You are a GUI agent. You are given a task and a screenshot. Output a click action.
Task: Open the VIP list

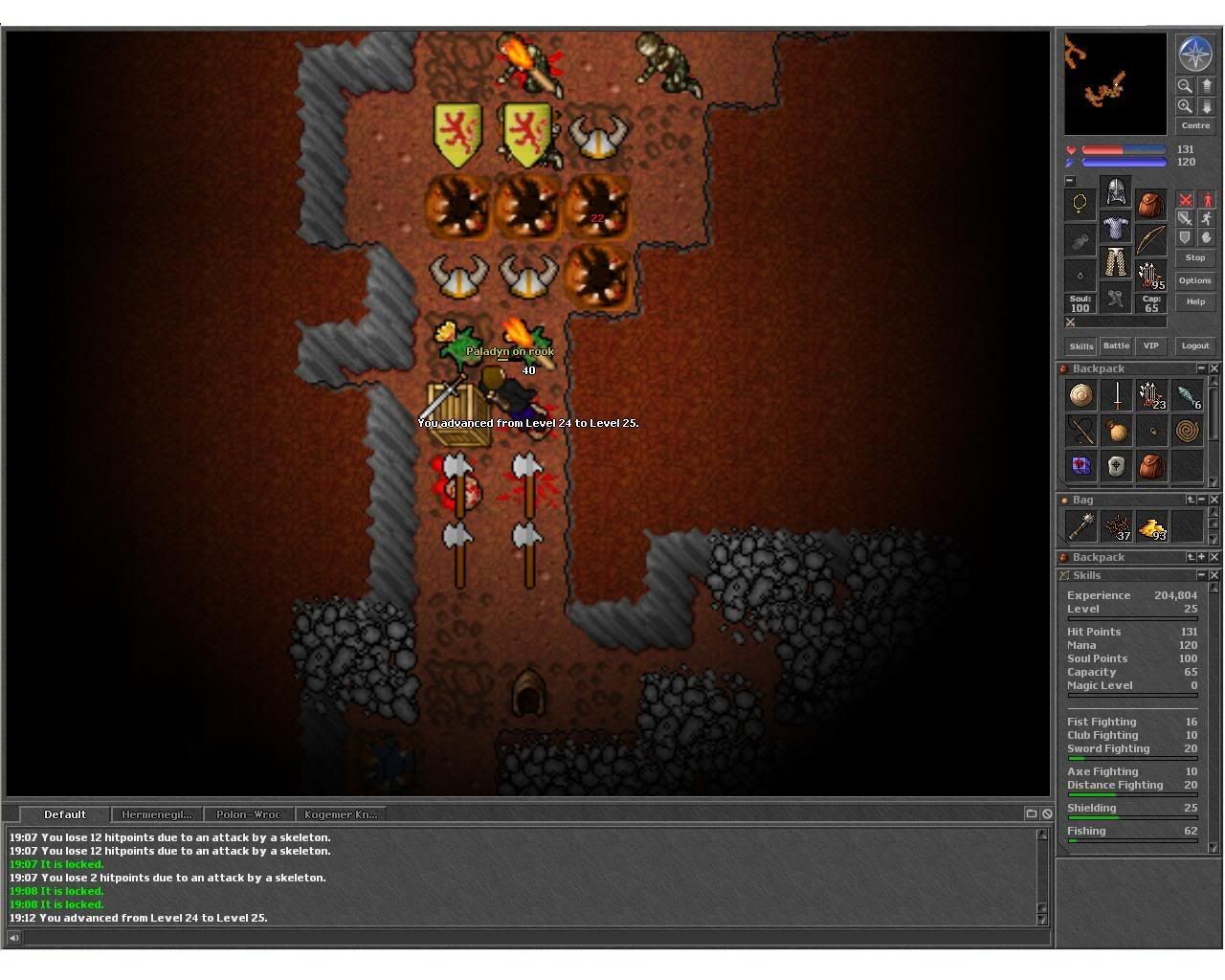1151,345
